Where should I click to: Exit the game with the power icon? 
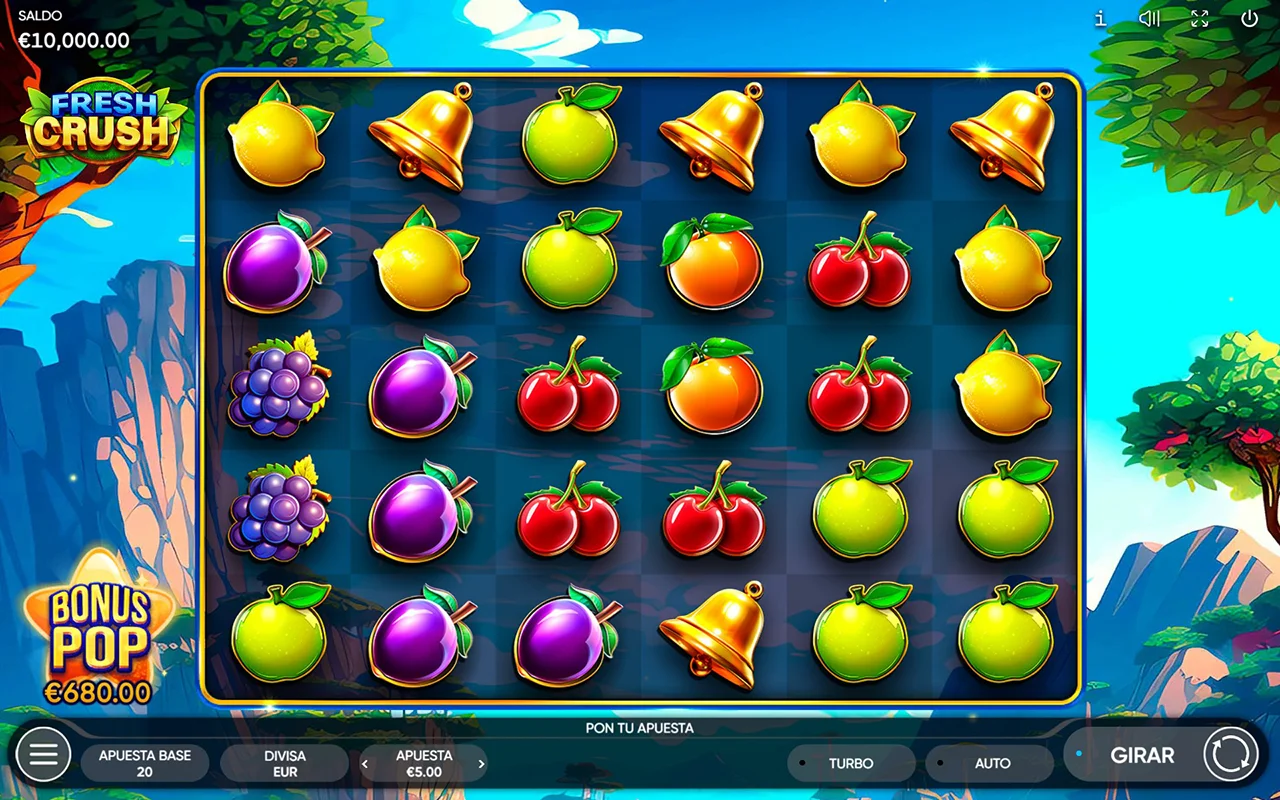tap(1249, 19)
